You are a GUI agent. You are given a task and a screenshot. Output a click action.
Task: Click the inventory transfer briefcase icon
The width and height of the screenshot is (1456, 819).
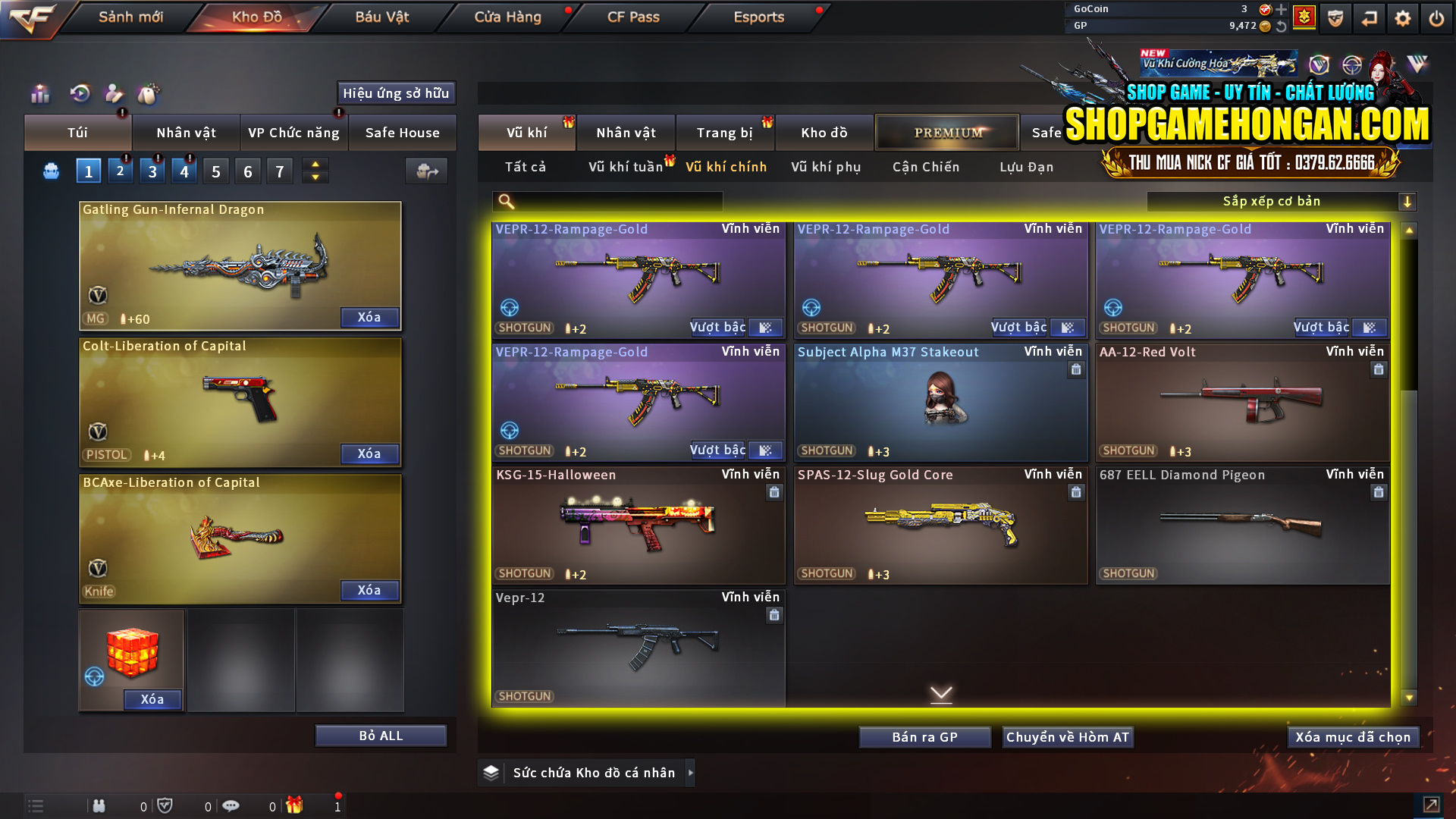(x=425, y=171)
